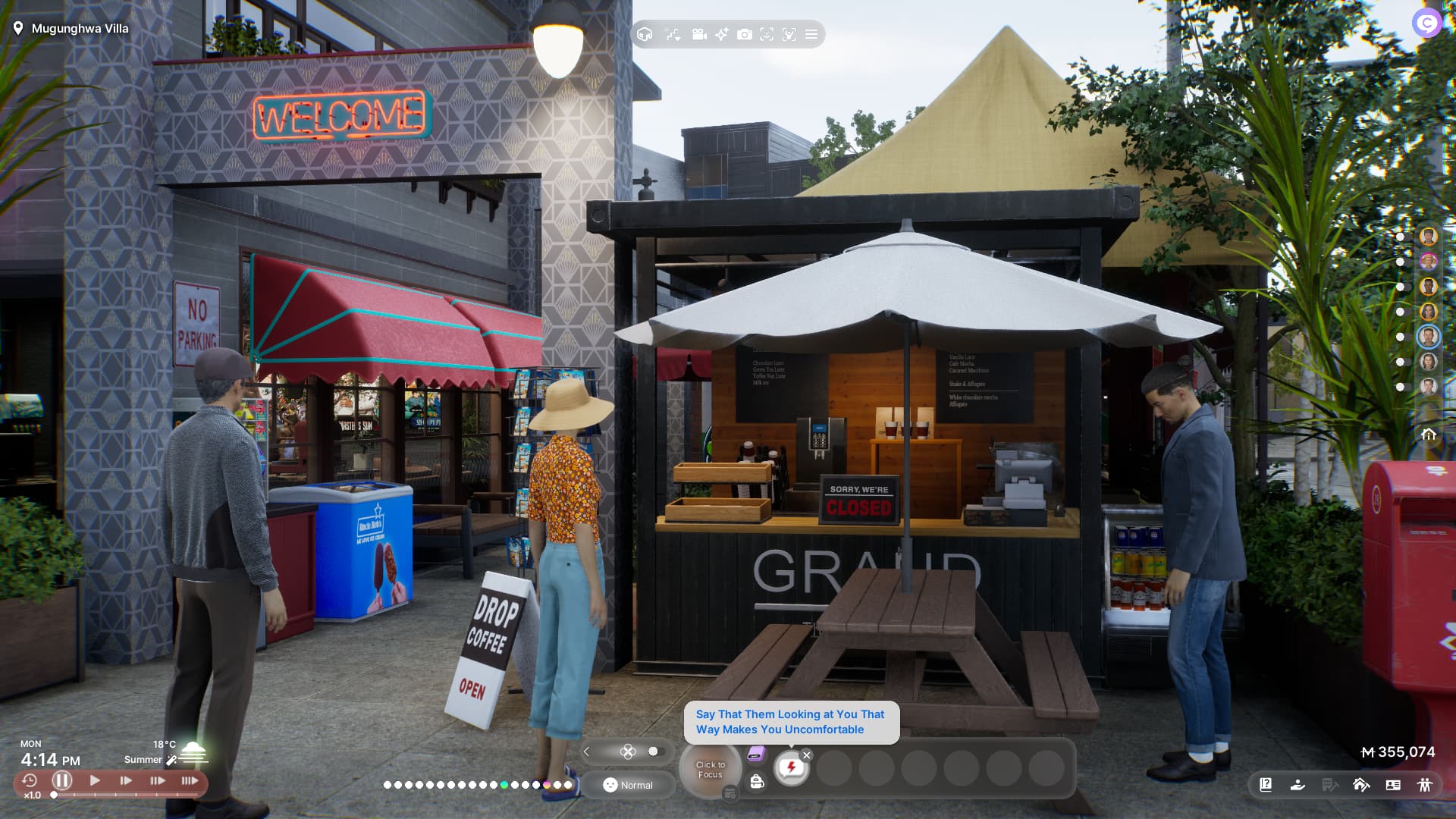Viewport: 1456px width, 819px height.
Task: Click the stairs floor-down icon
Action: pos(673,34)
